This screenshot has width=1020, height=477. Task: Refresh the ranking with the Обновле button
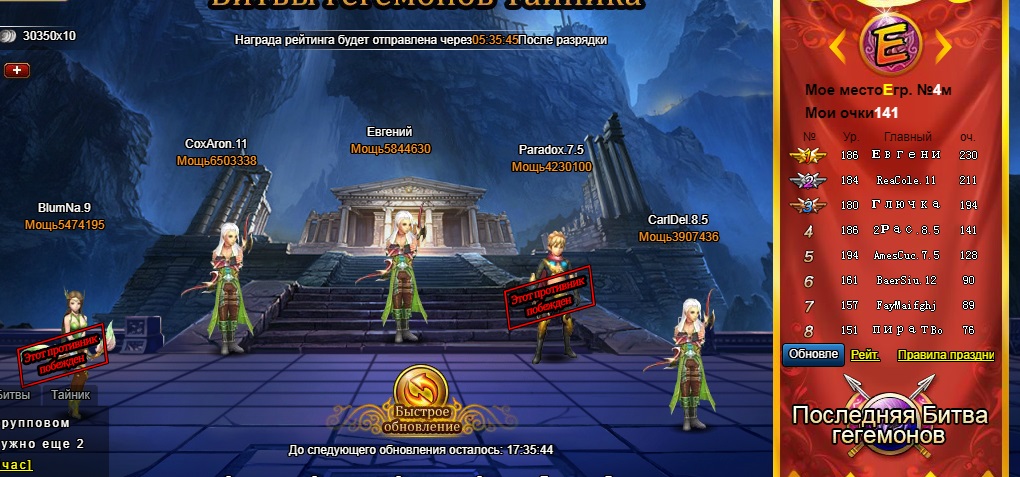[813, 355]
